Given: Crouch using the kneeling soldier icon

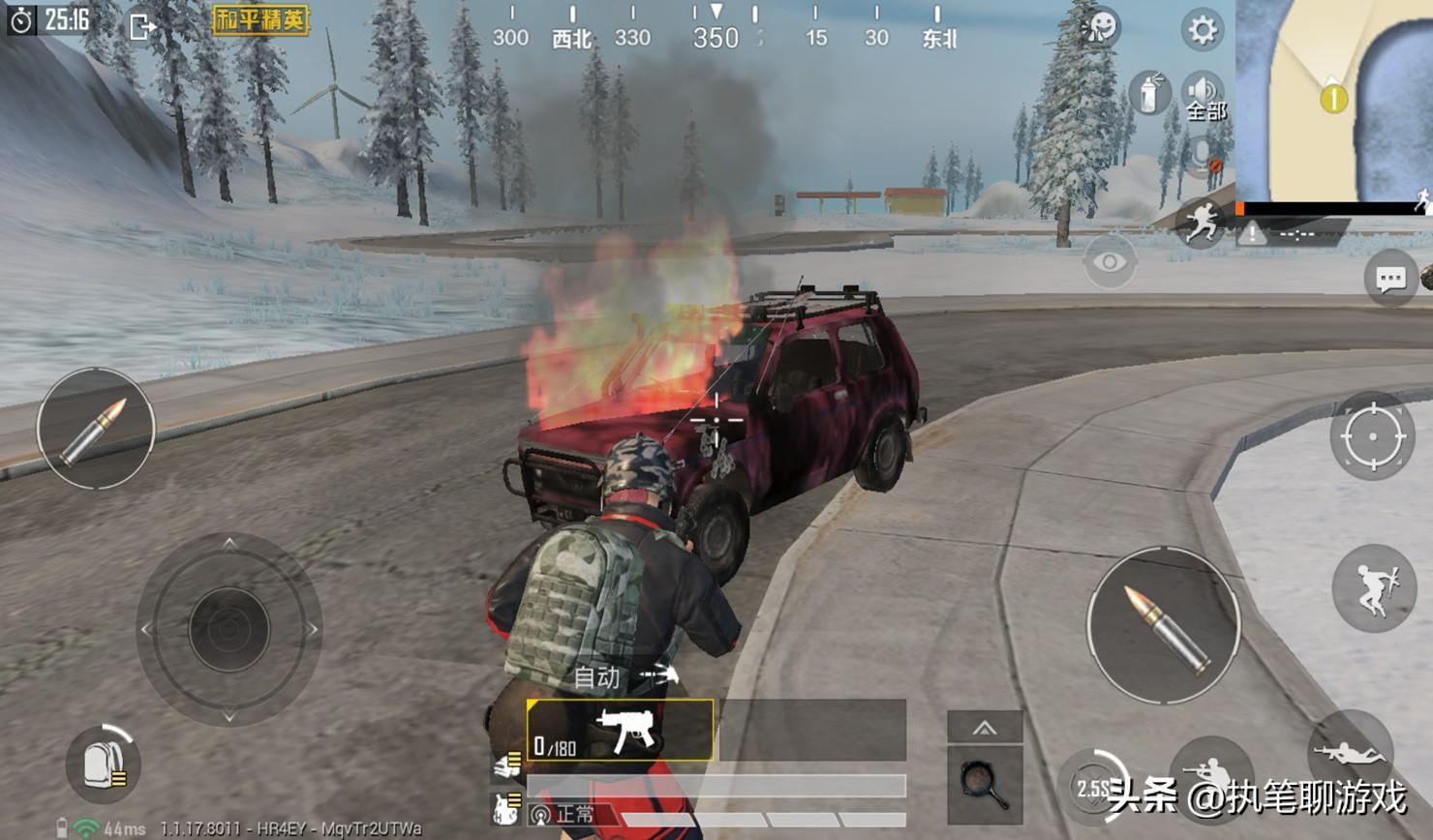Looking at the screenshot, I should pos(1209,772).
